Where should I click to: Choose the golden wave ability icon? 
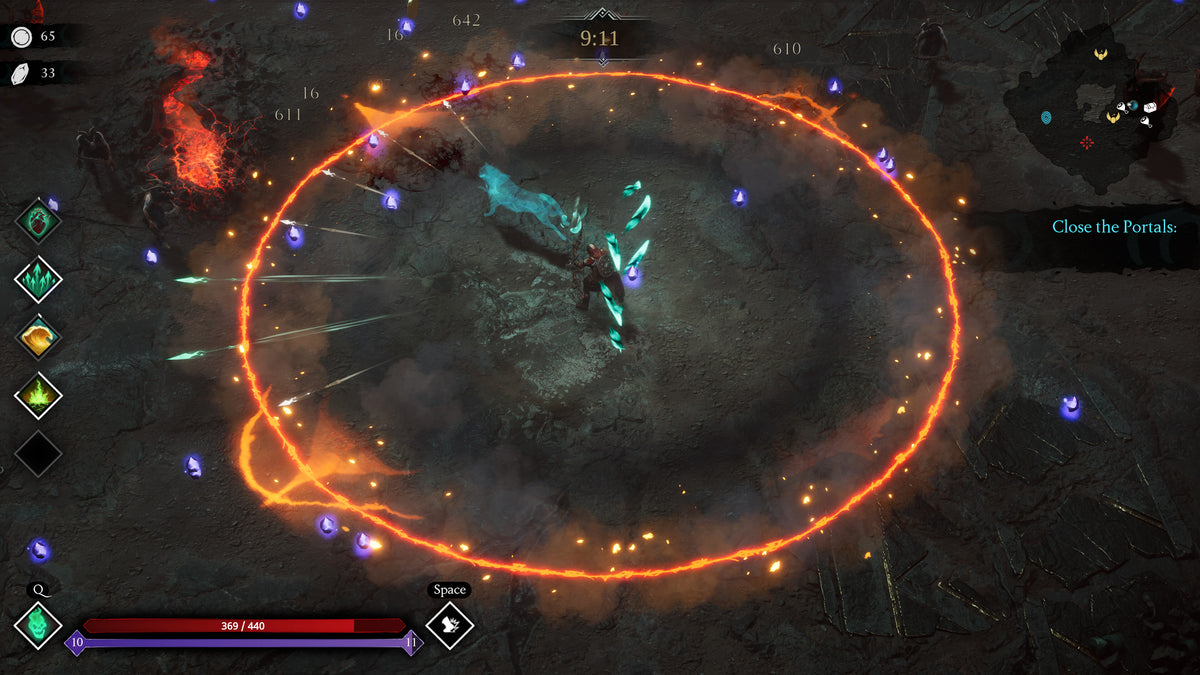(39, 338)
